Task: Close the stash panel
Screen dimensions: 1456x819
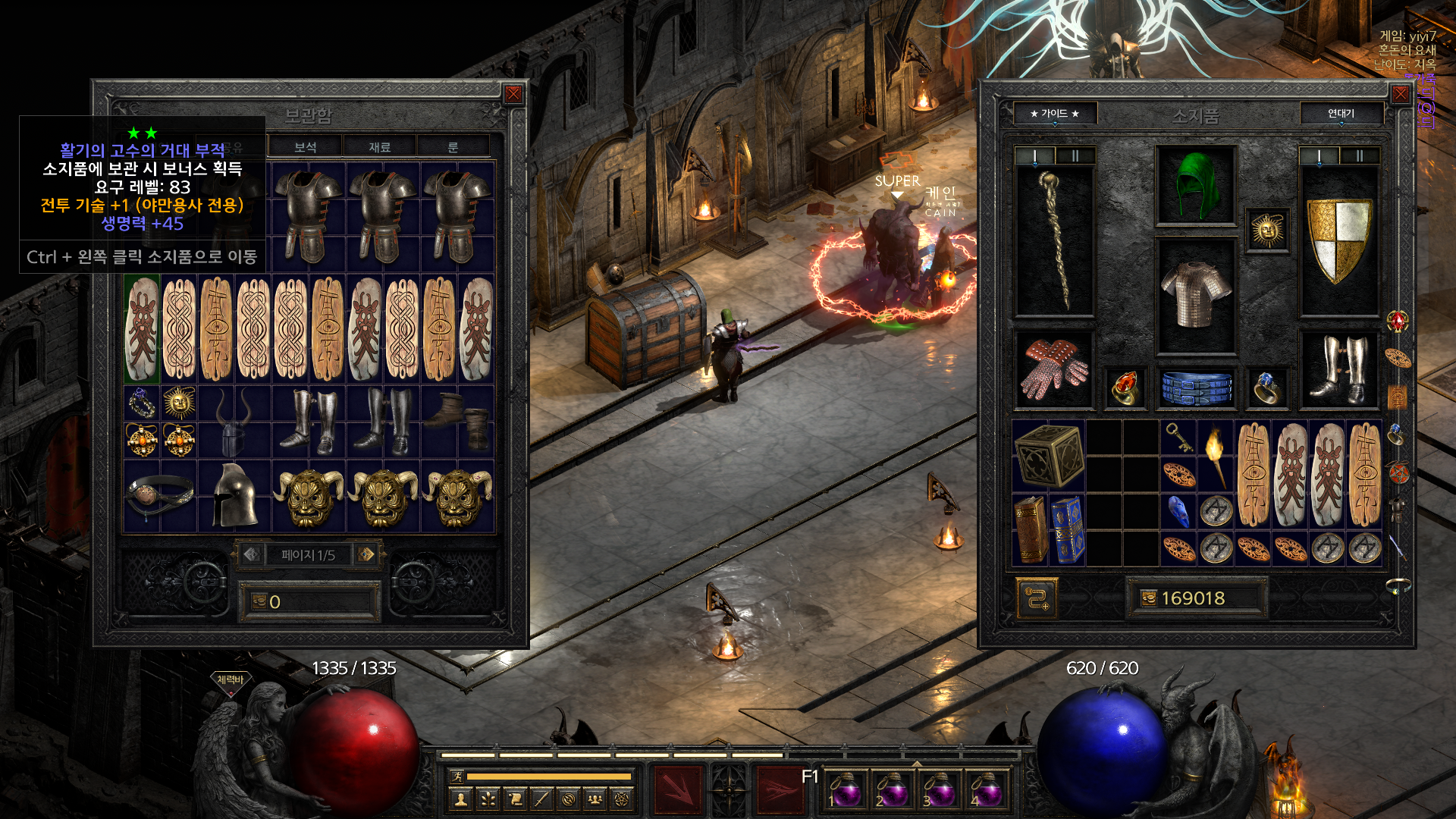Action: click(x=513, y=94)
